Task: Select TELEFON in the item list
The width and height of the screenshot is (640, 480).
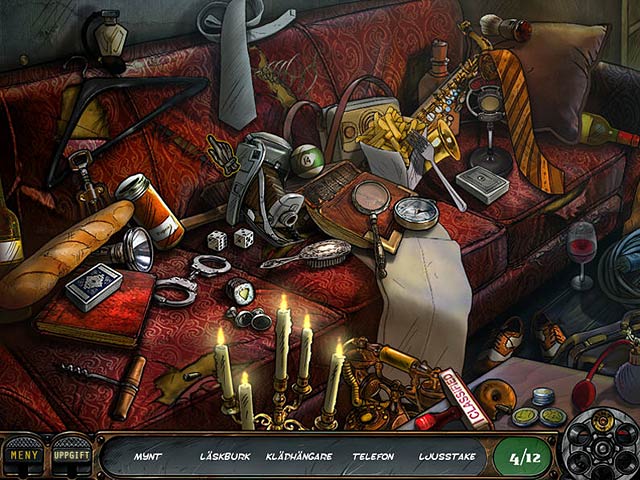Action: click(373, 457)
